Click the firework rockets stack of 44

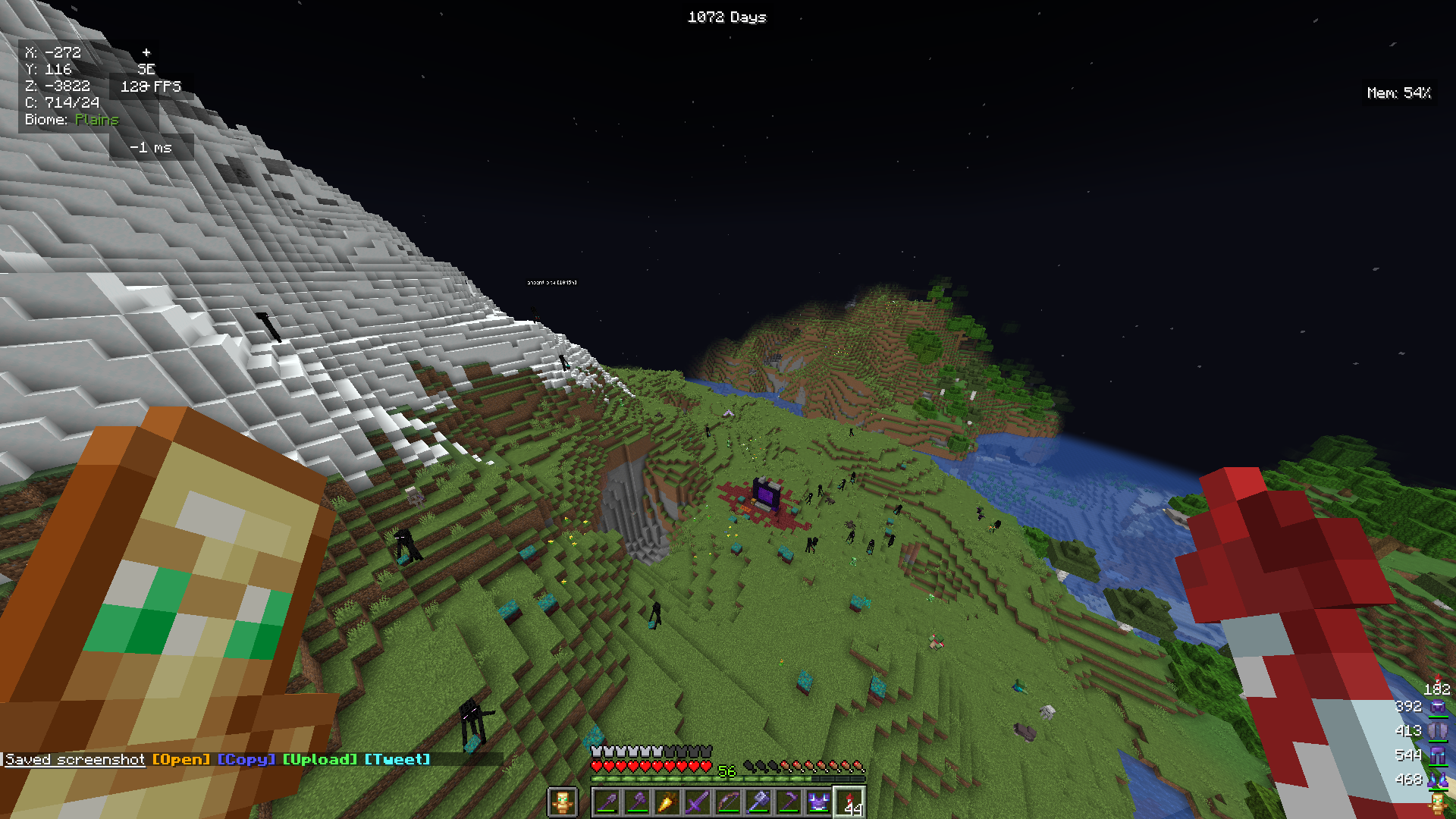point(849,802)
